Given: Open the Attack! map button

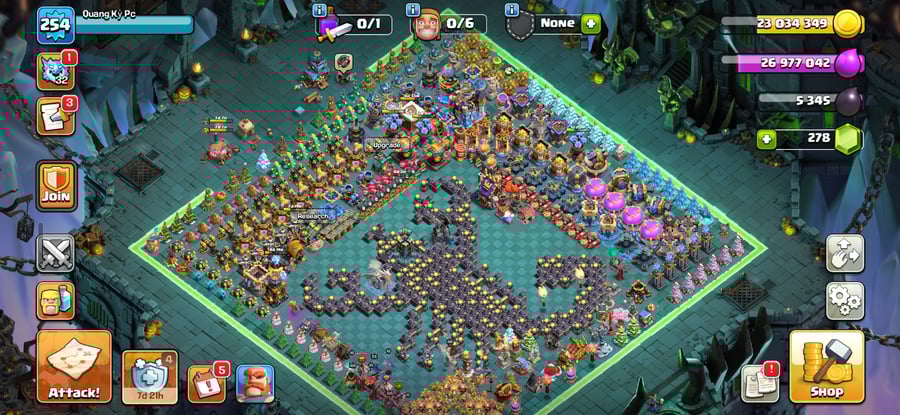Looking at the screenshot, I should pyautogui.click(x=74, y=366).
